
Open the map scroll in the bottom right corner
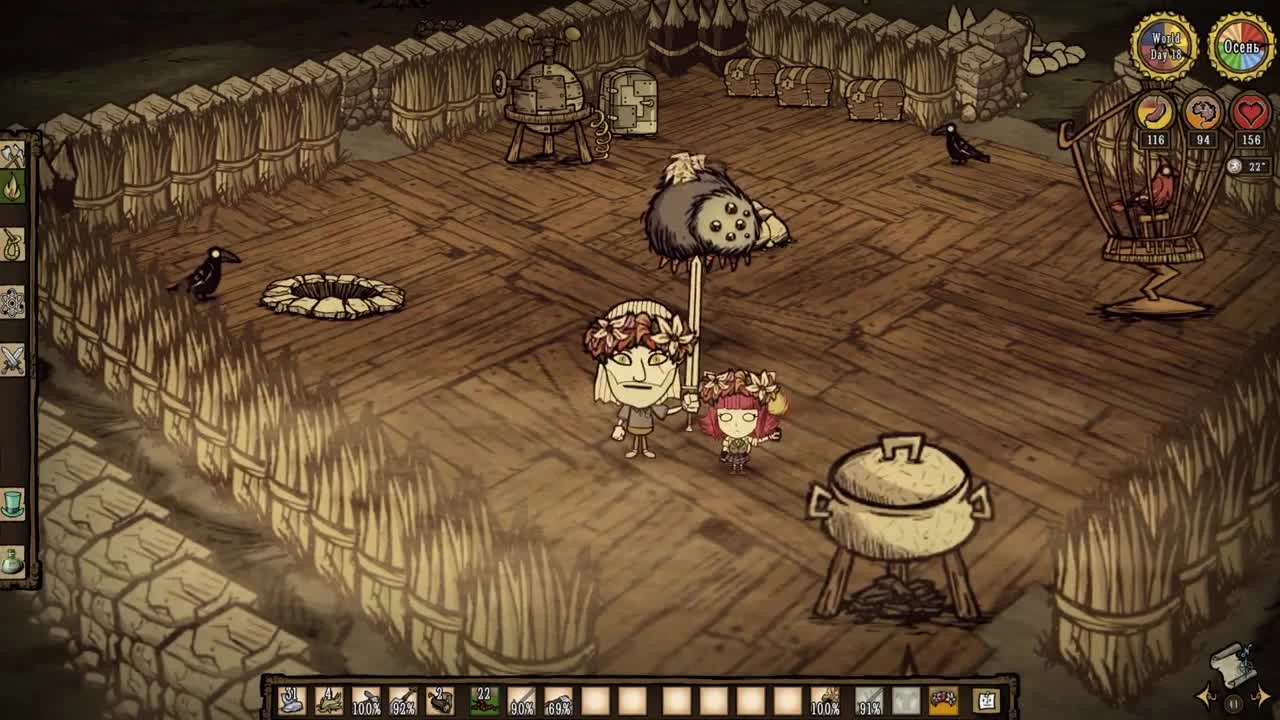pos(1234,664)
